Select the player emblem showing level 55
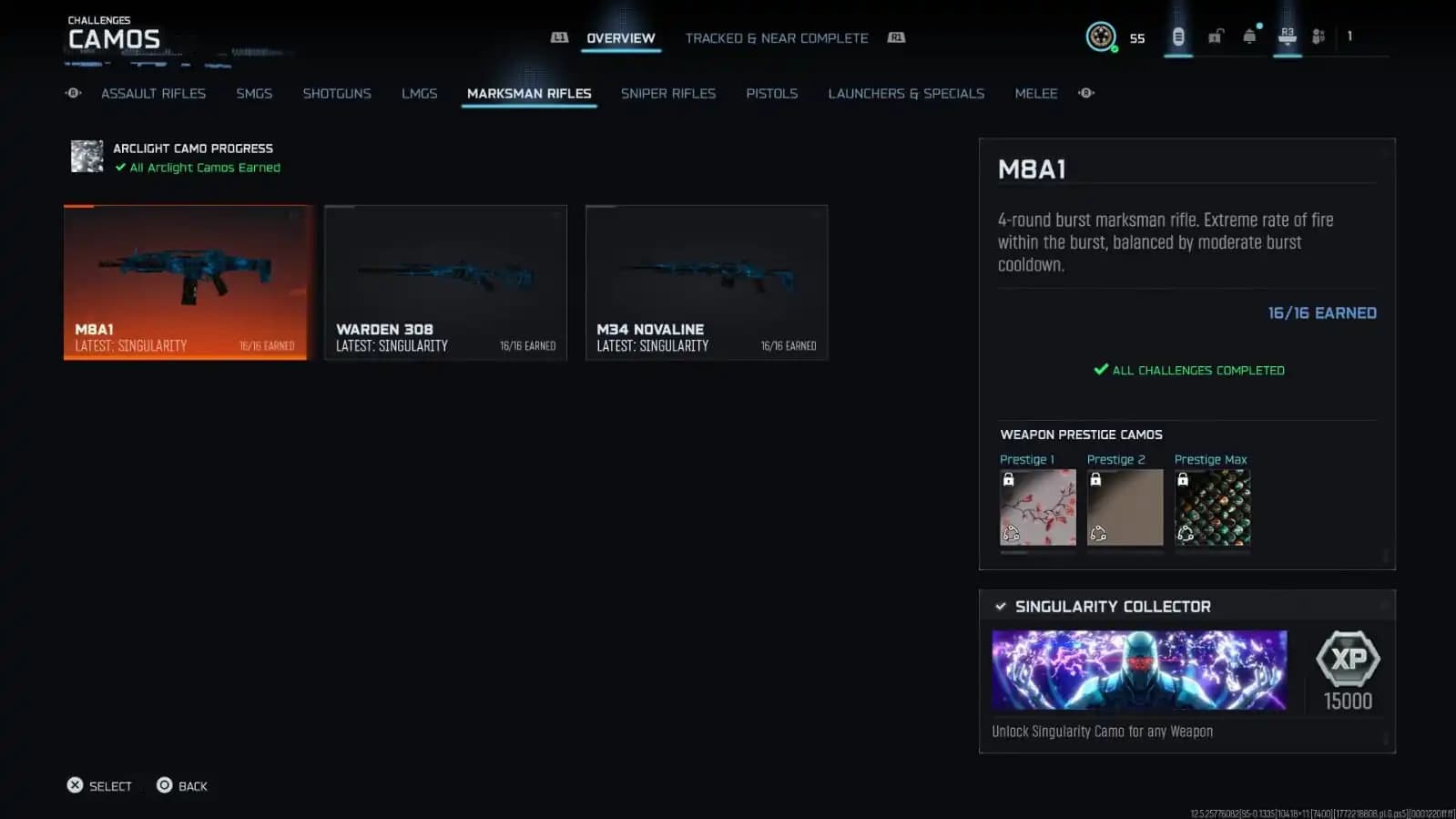The image size is (1456, 819). point(1102,36)
